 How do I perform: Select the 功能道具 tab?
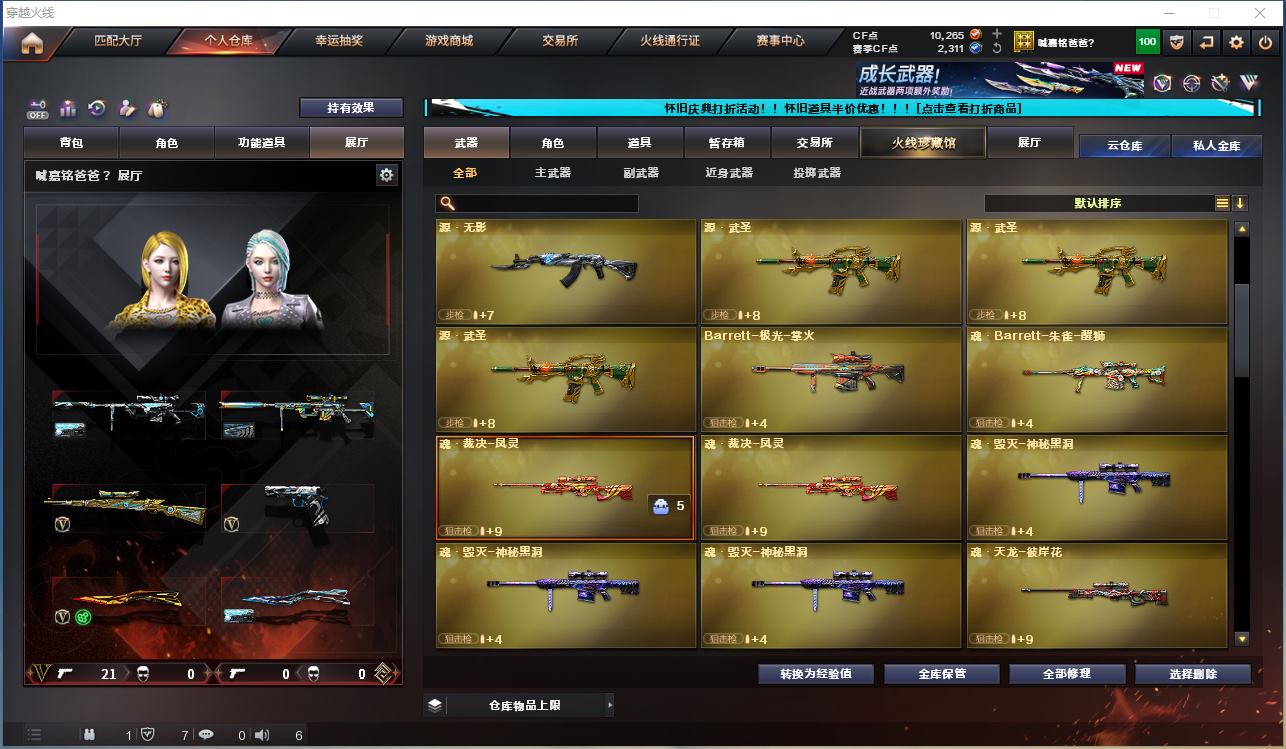pos(261,143)
